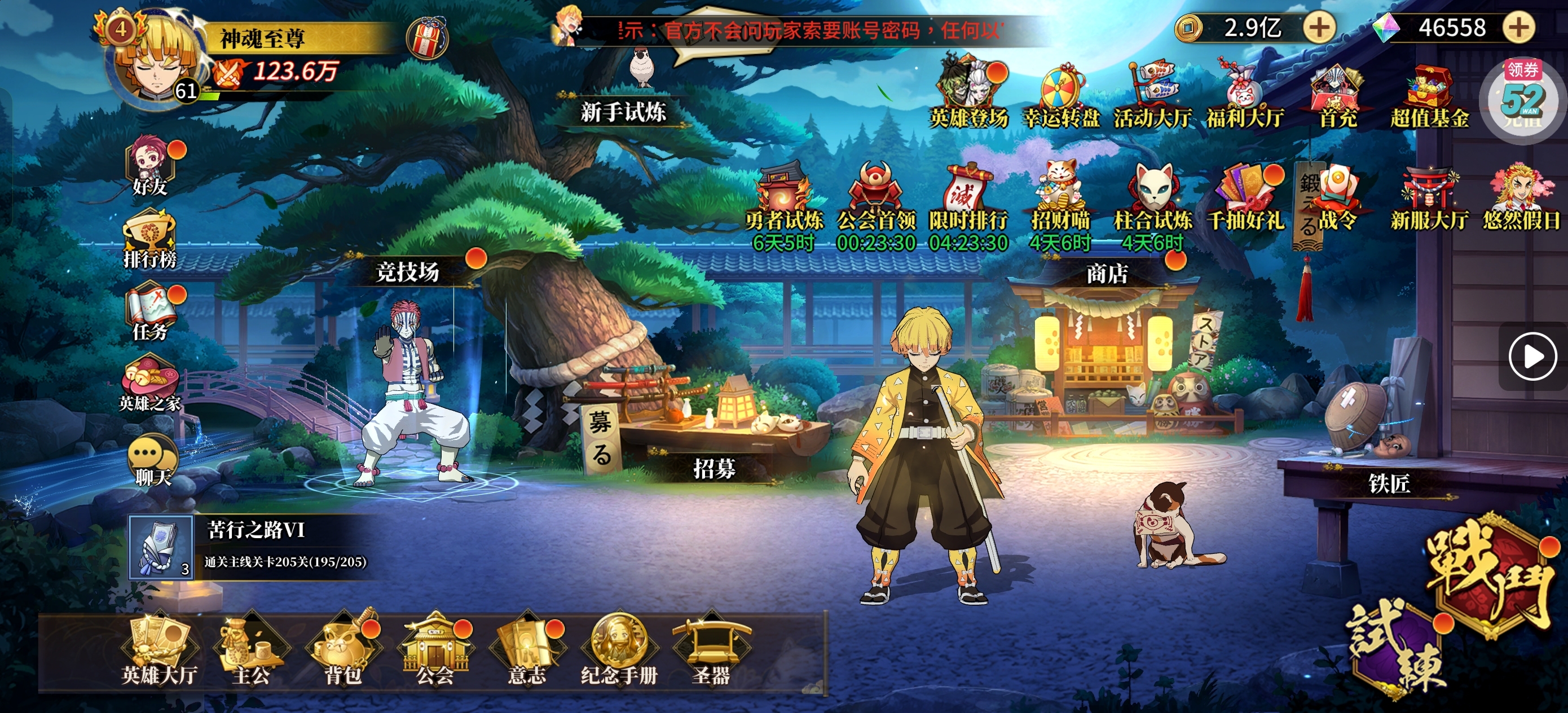The width and height of the screenshot is (1568, 713).
Task: Open the 商店 shop
Action: coord(1106,274)
